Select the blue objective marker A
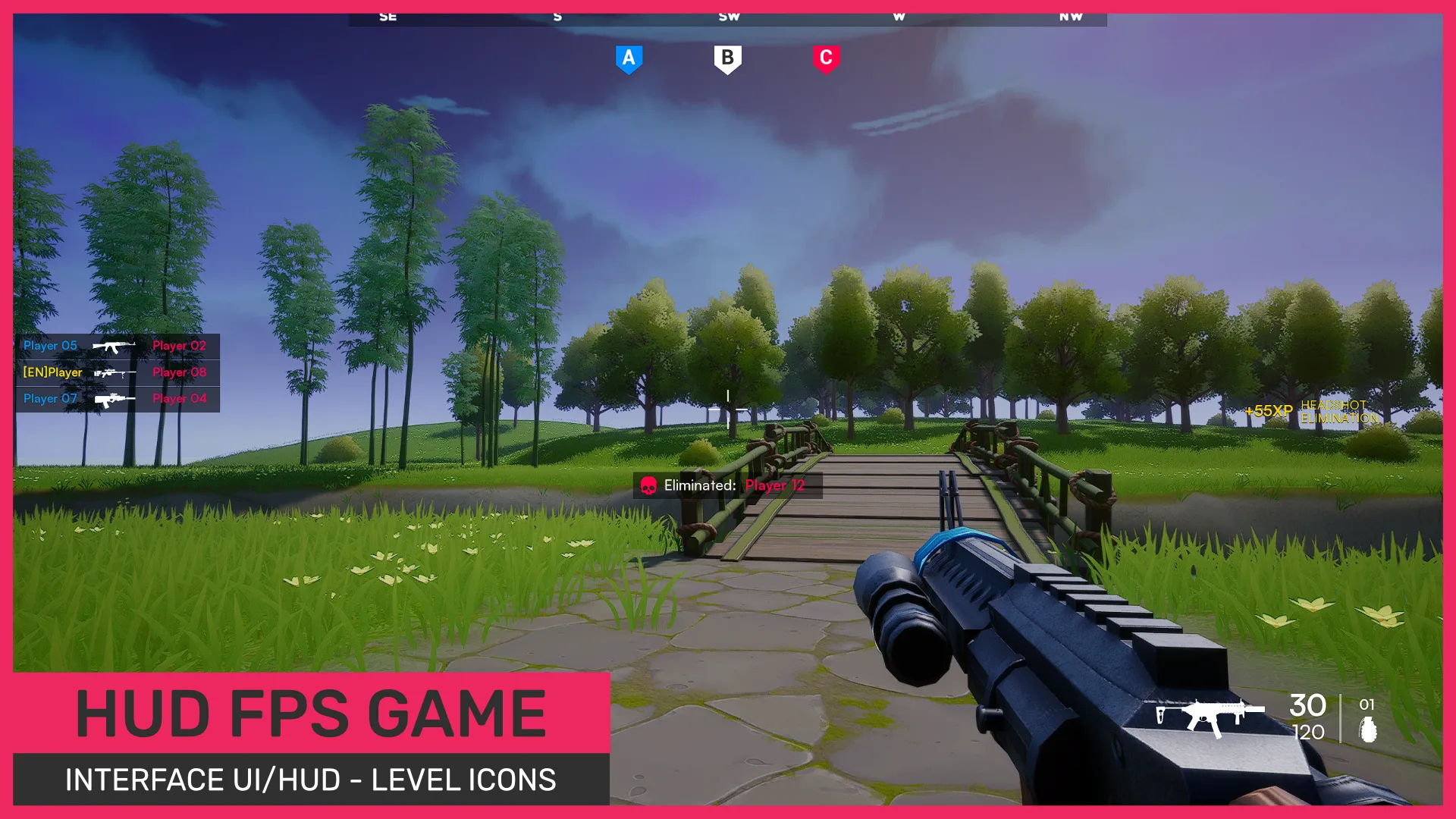The height and width of the screenshot is (819, 1456). click(x=628, y=58)
